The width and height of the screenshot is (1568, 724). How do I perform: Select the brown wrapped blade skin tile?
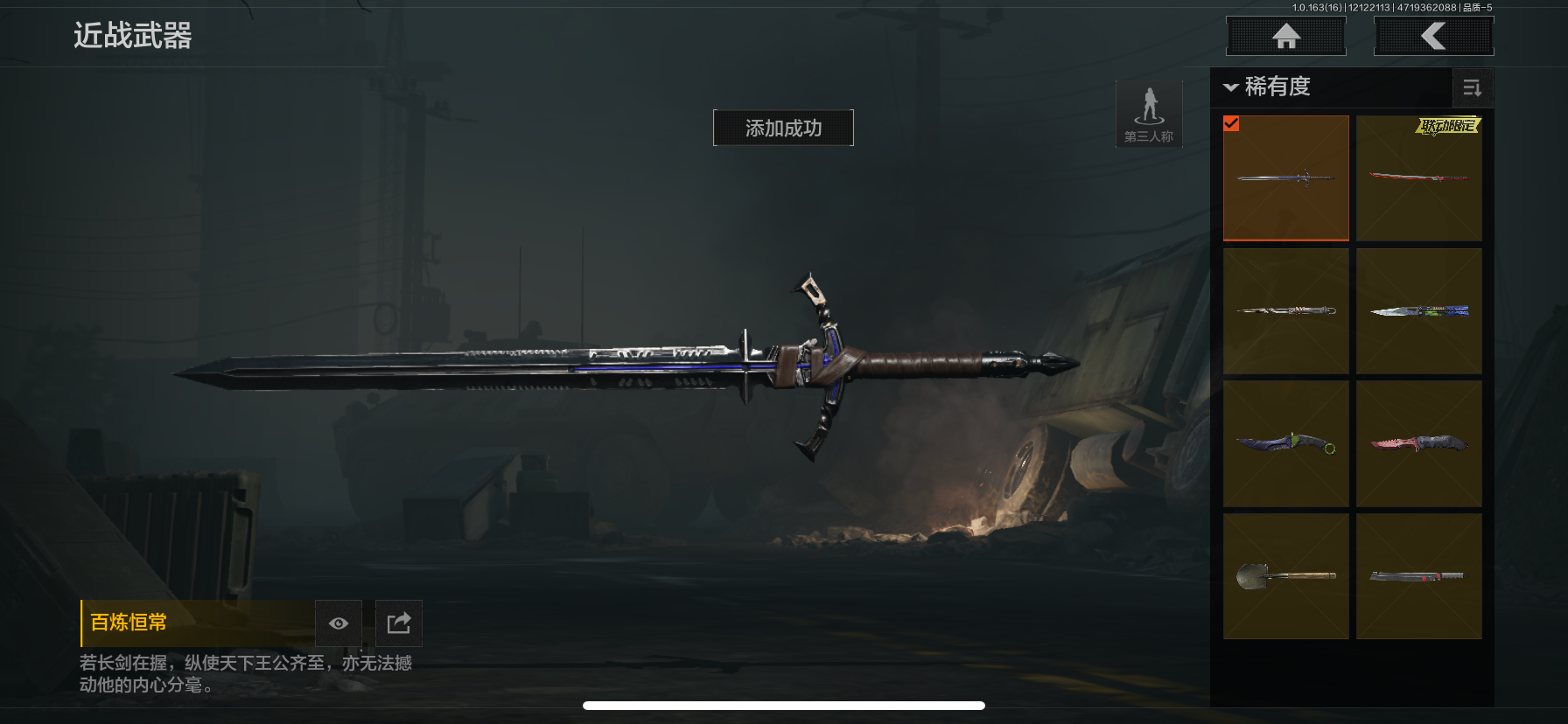click(1285, 311)
